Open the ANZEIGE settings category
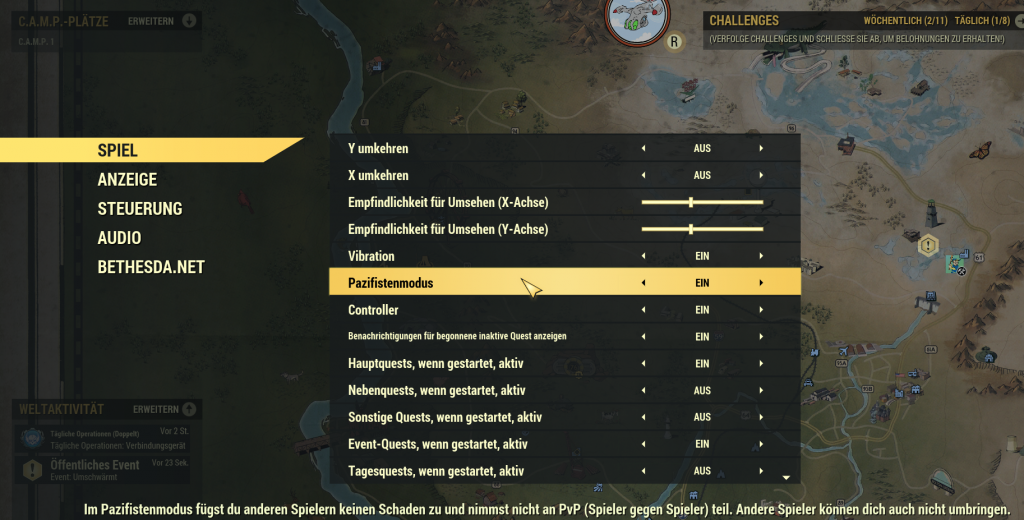 127,180
